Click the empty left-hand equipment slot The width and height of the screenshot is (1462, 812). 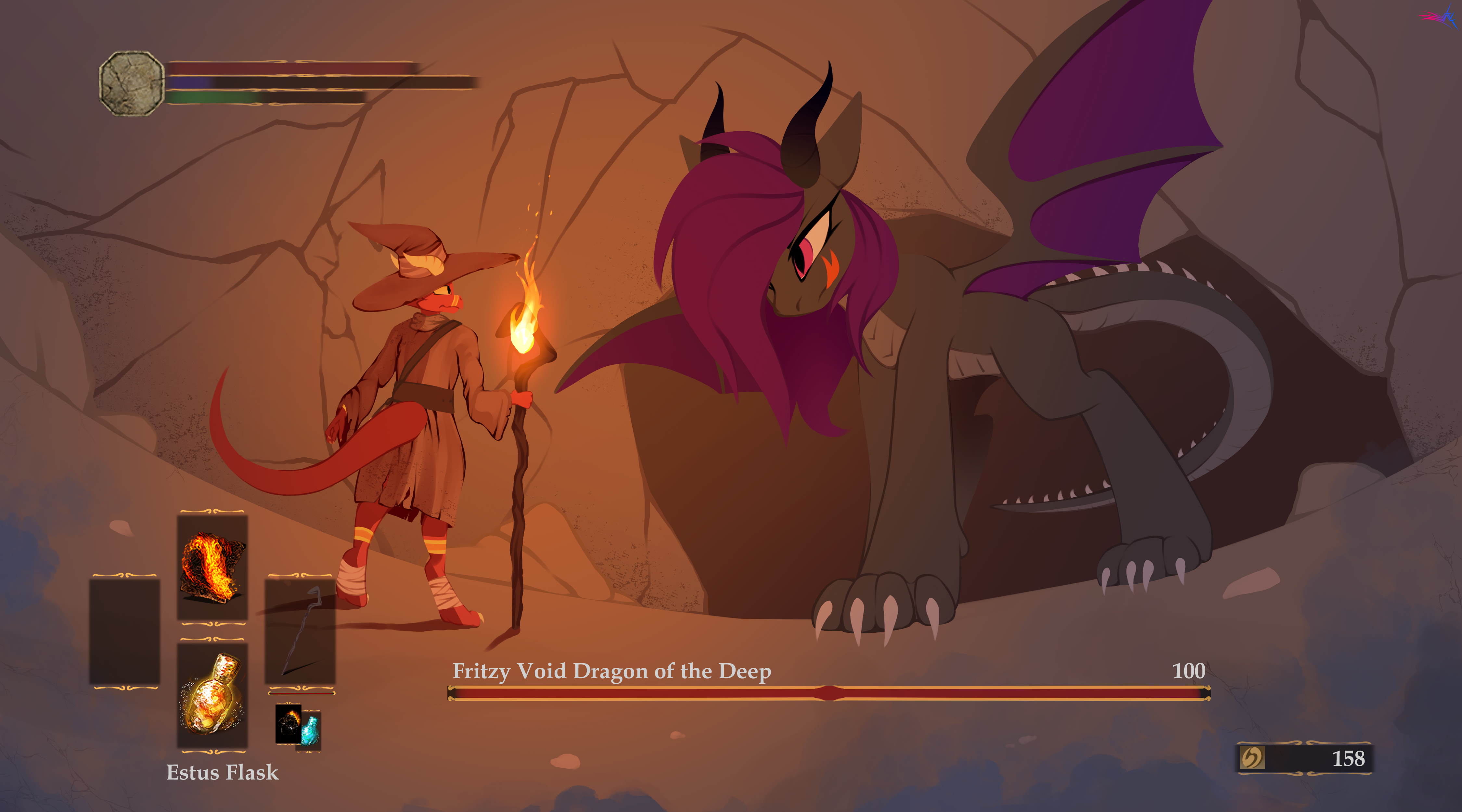tap(124, 631)
